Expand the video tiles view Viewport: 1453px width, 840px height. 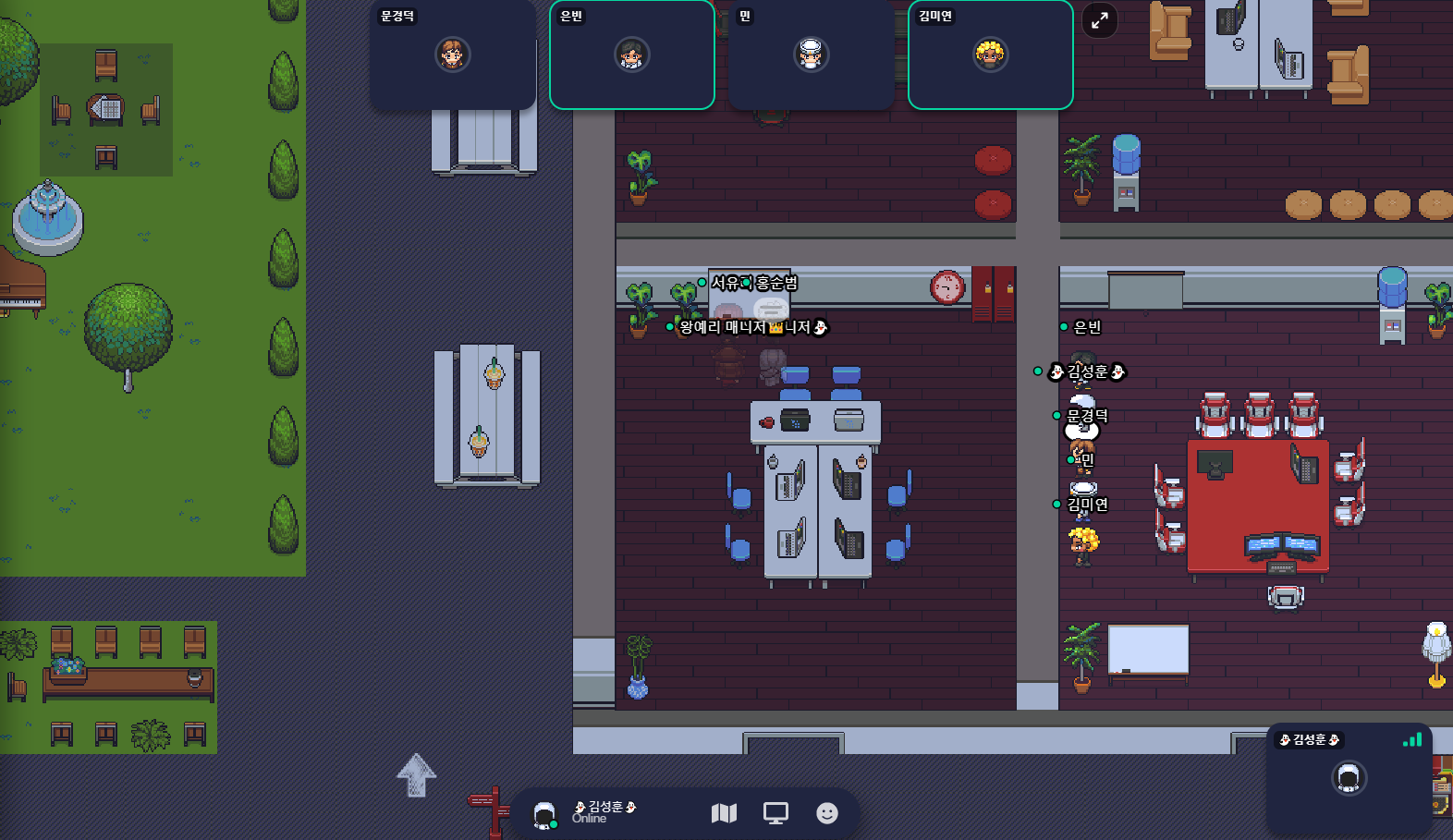pyautogui.click(x=1100, y=20)
